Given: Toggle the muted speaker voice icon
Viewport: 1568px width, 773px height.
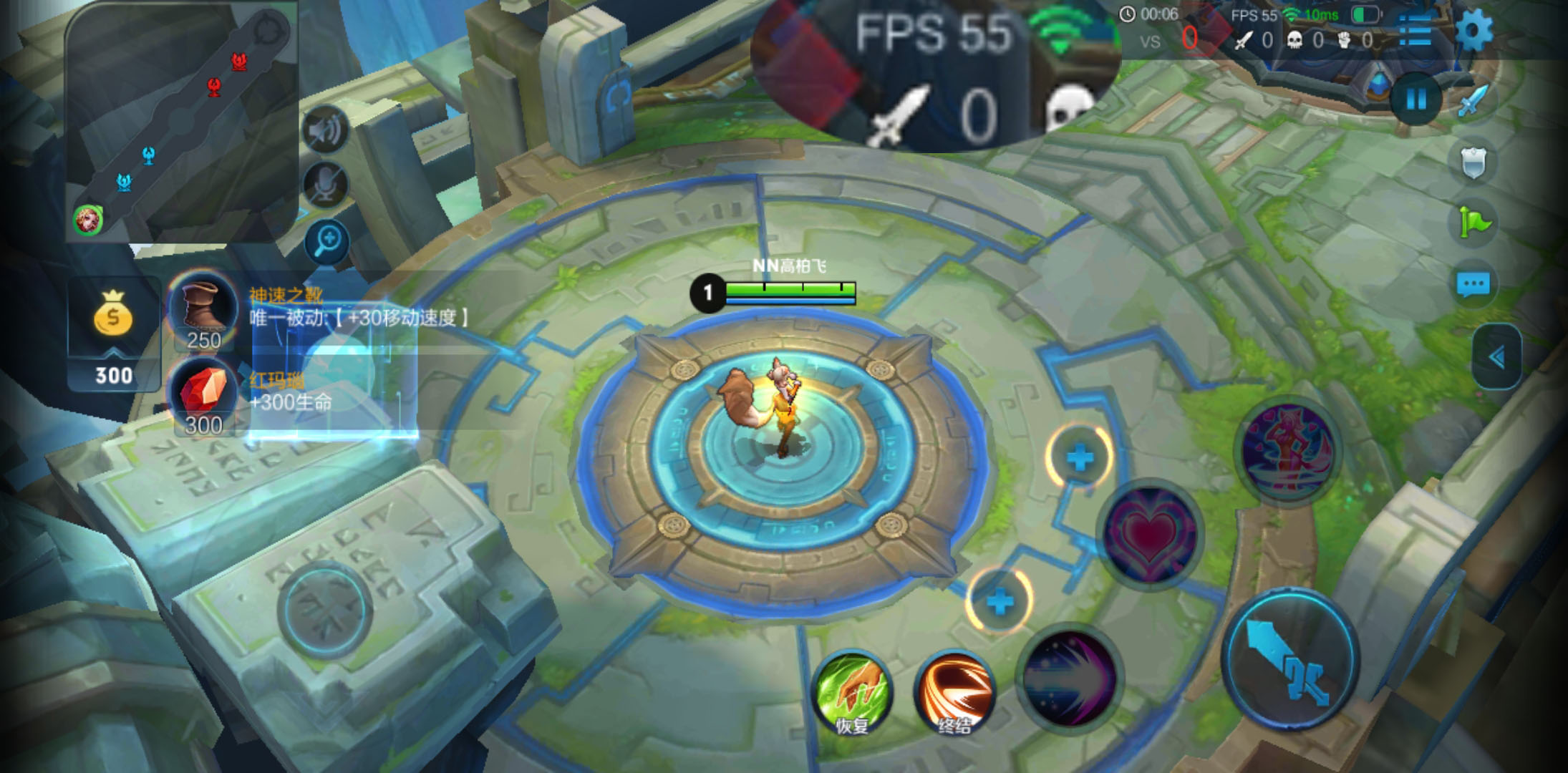Looking at the screenshot, I should (x=326, y=130).
